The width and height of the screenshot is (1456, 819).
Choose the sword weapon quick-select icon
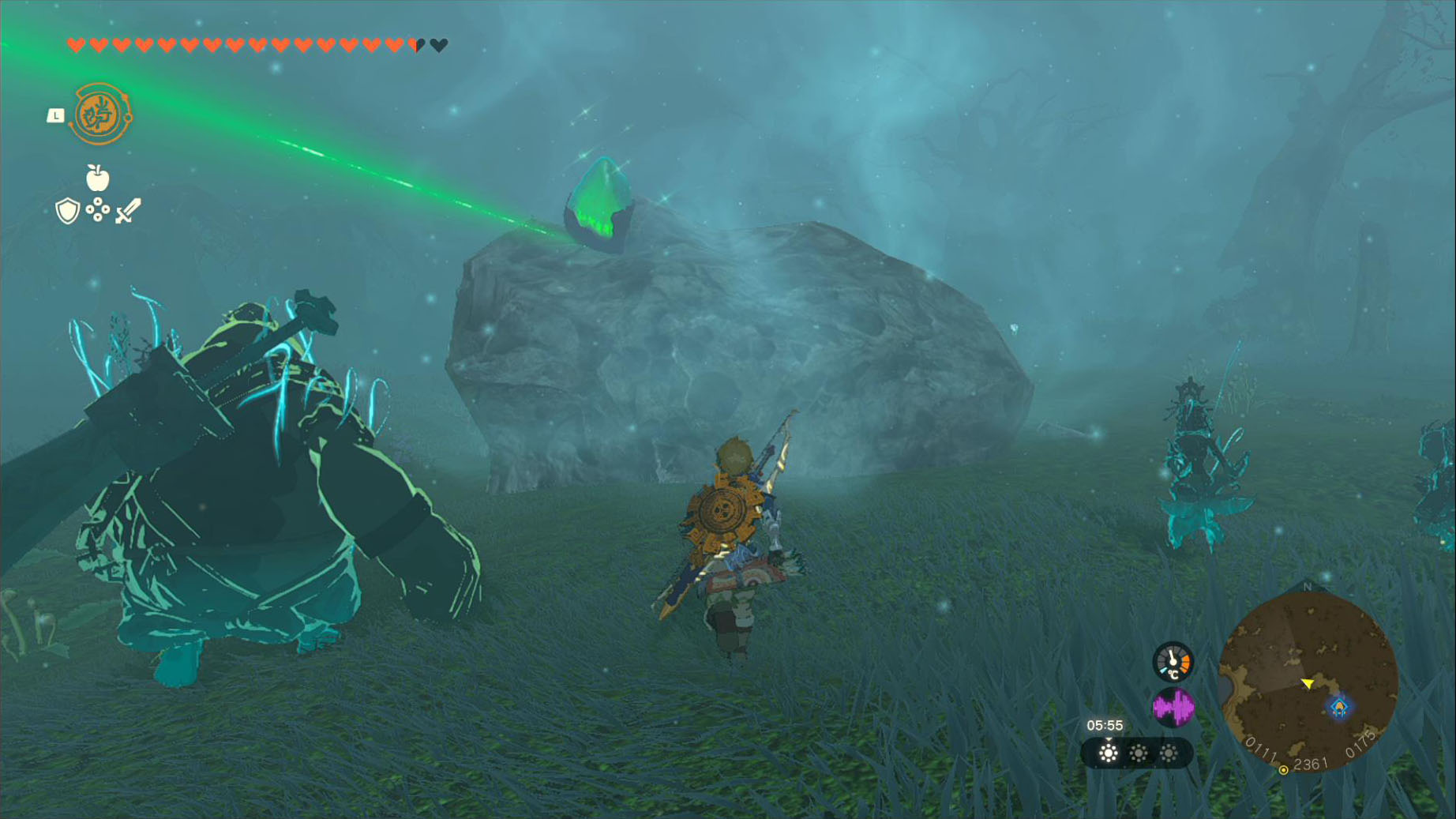(128, 211)
